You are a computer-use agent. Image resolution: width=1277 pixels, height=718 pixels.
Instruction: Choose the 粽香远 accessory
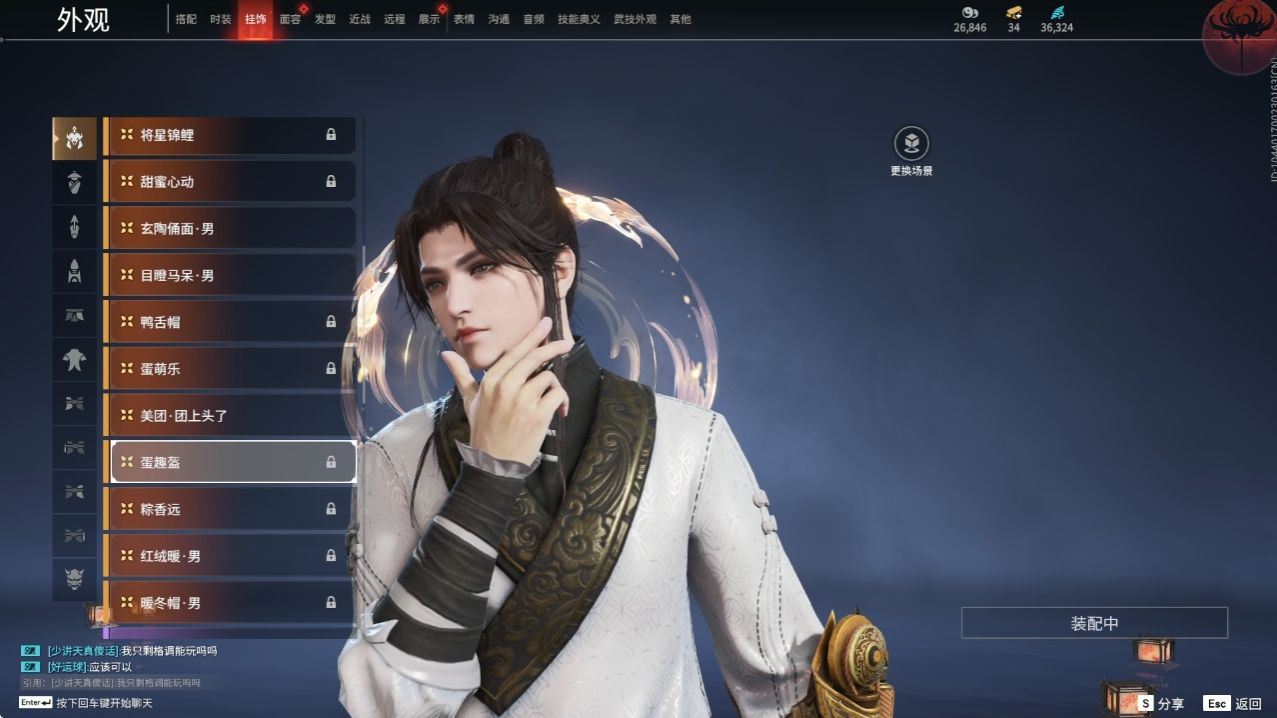pos(230,509)
